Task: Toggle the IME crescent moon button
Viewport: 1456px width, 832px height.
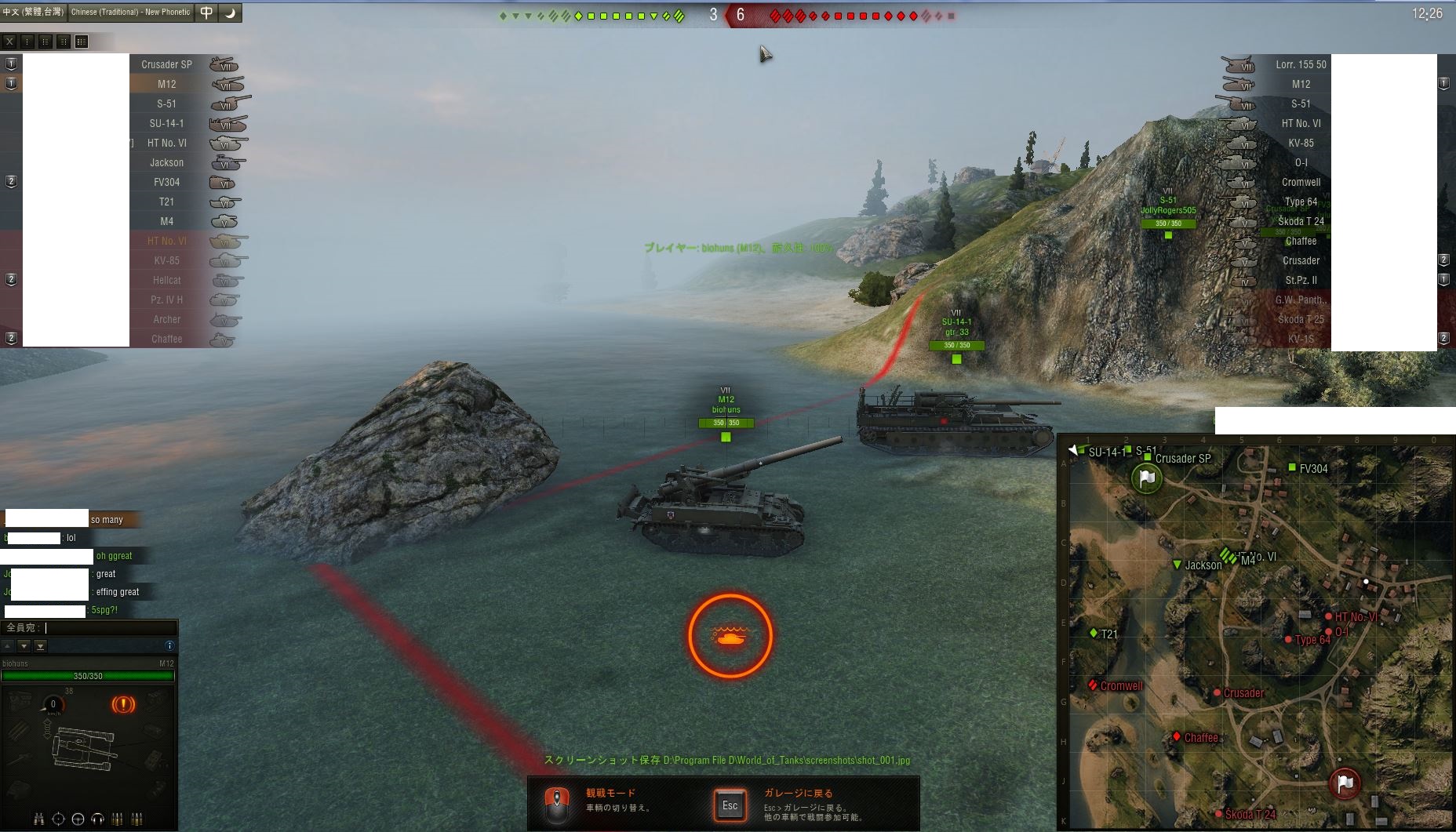Action: click(231, 13)
